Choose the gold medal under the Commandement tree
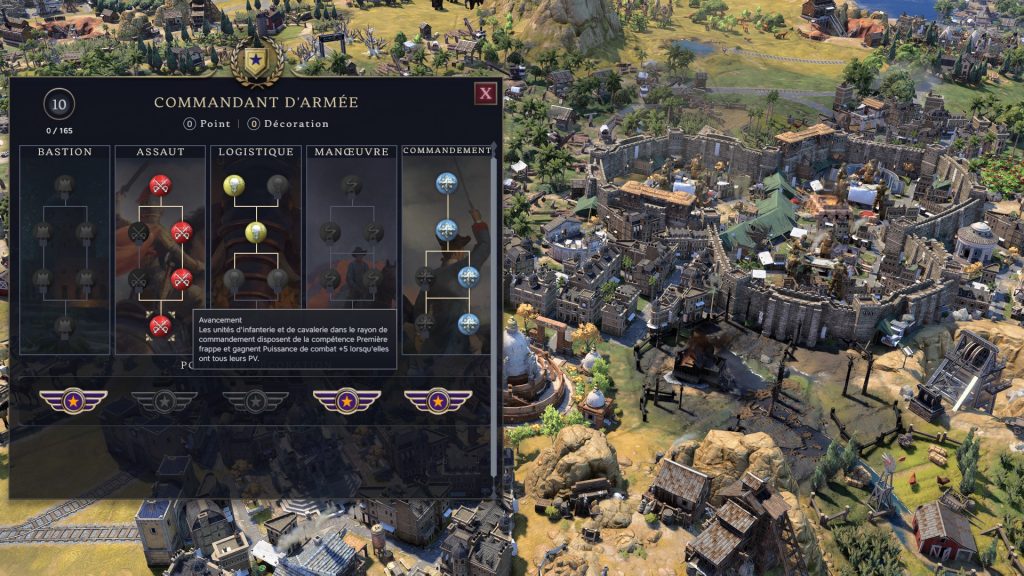 tap(438, 401)
